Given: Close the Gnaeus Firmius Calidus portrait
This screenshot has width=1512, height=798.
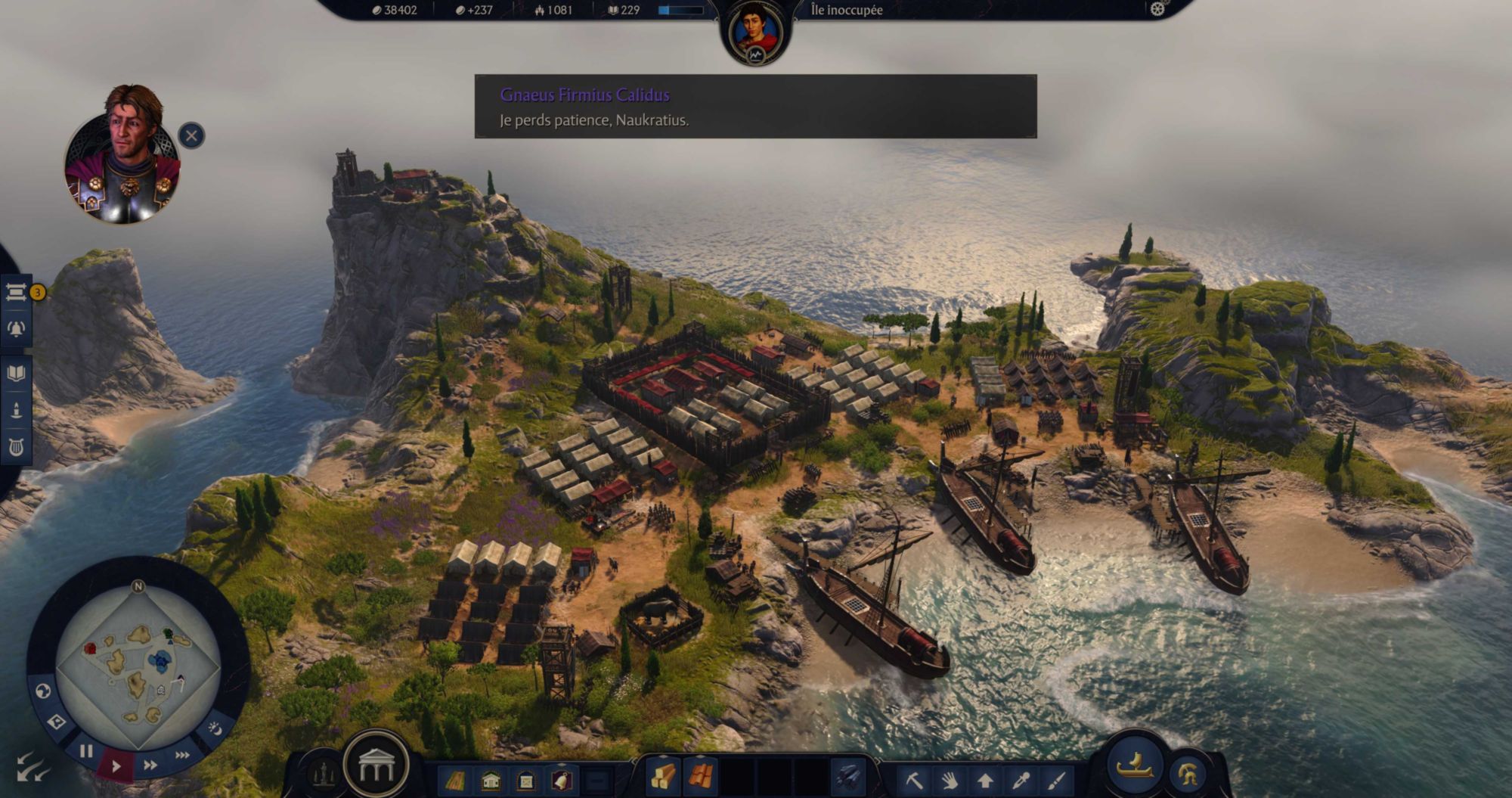Looking at the screenshot, I should tap(191, 136).
